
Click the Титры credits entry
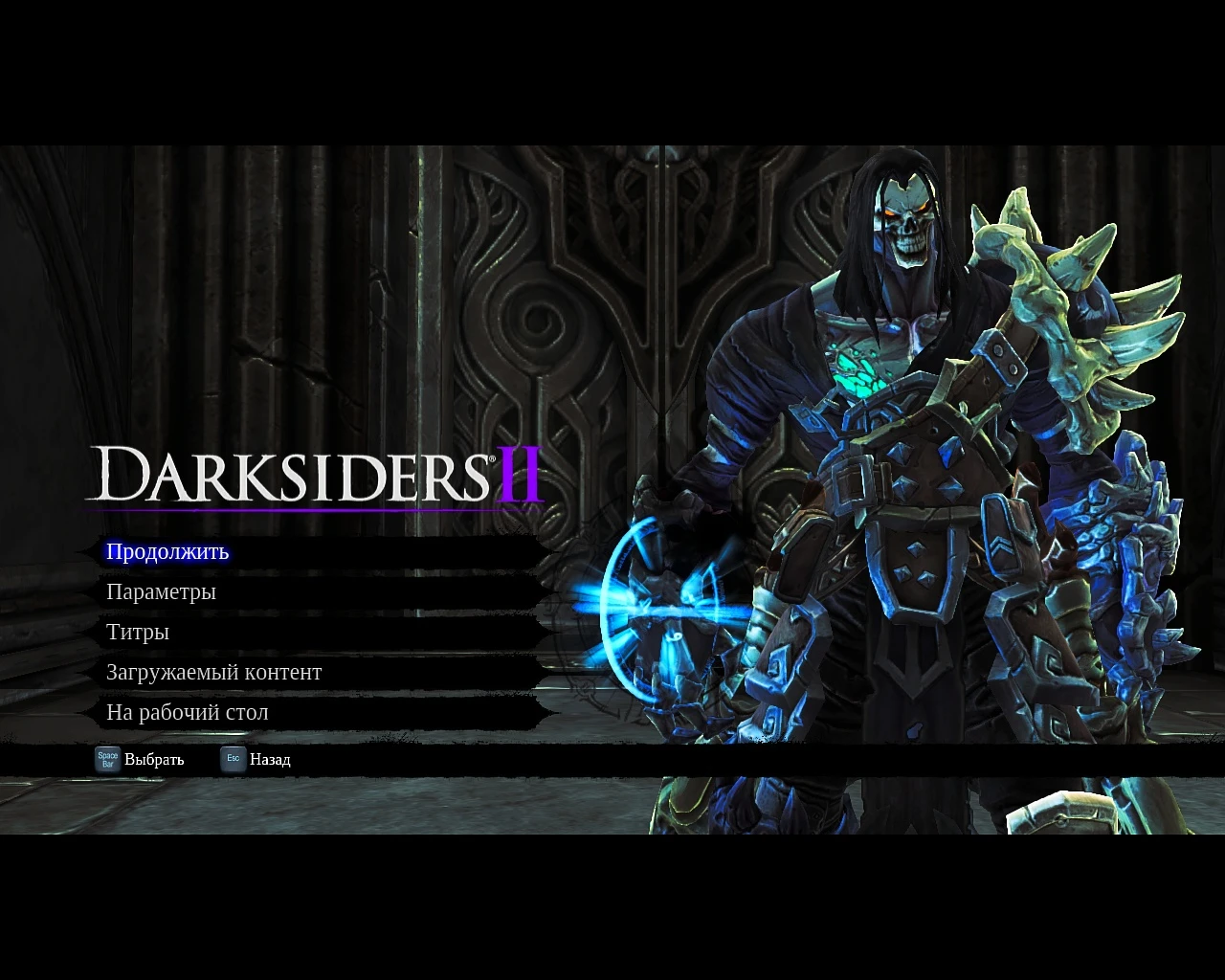[138, 632]
